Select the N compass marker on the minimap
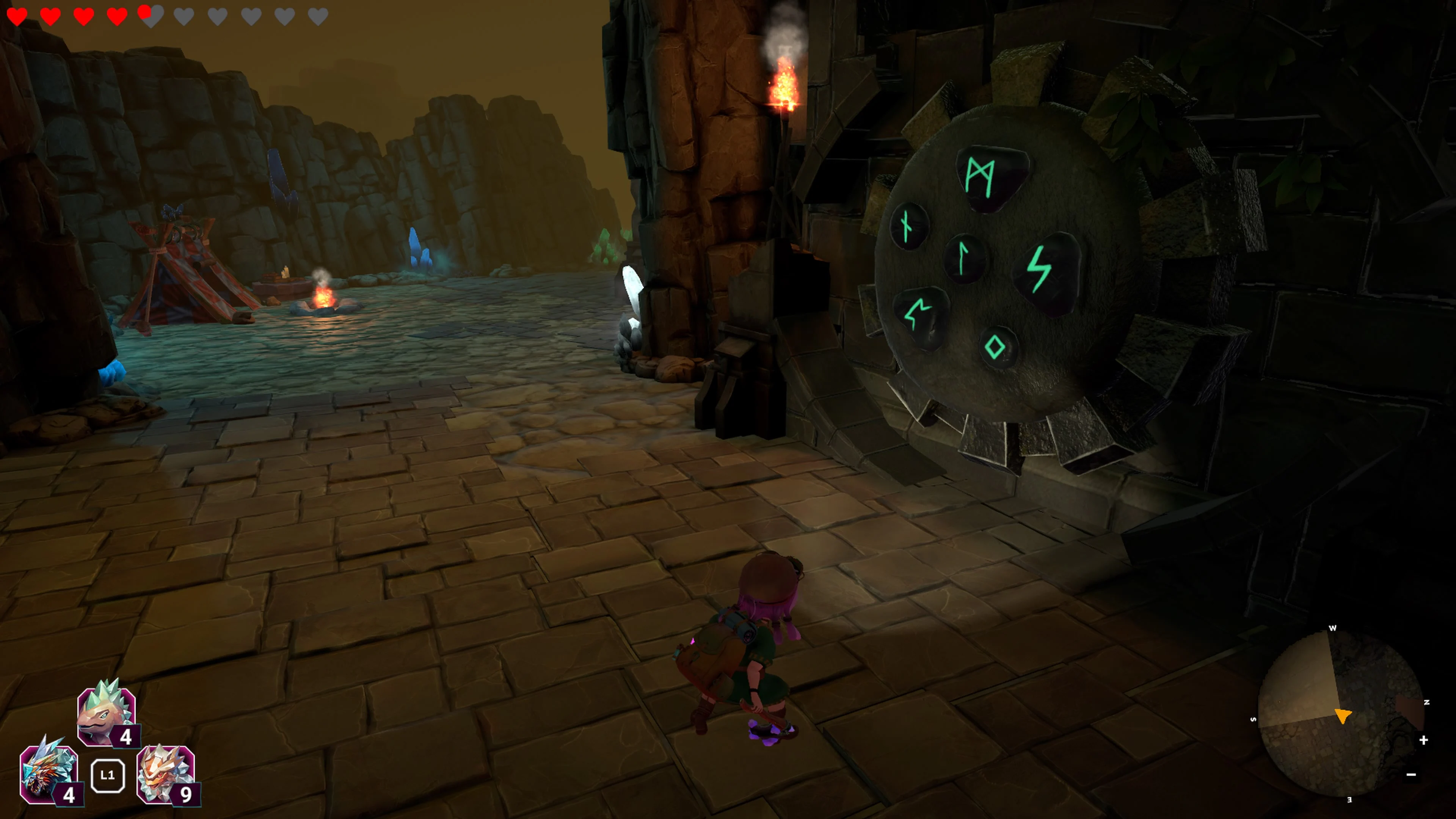 point(1426,702)
